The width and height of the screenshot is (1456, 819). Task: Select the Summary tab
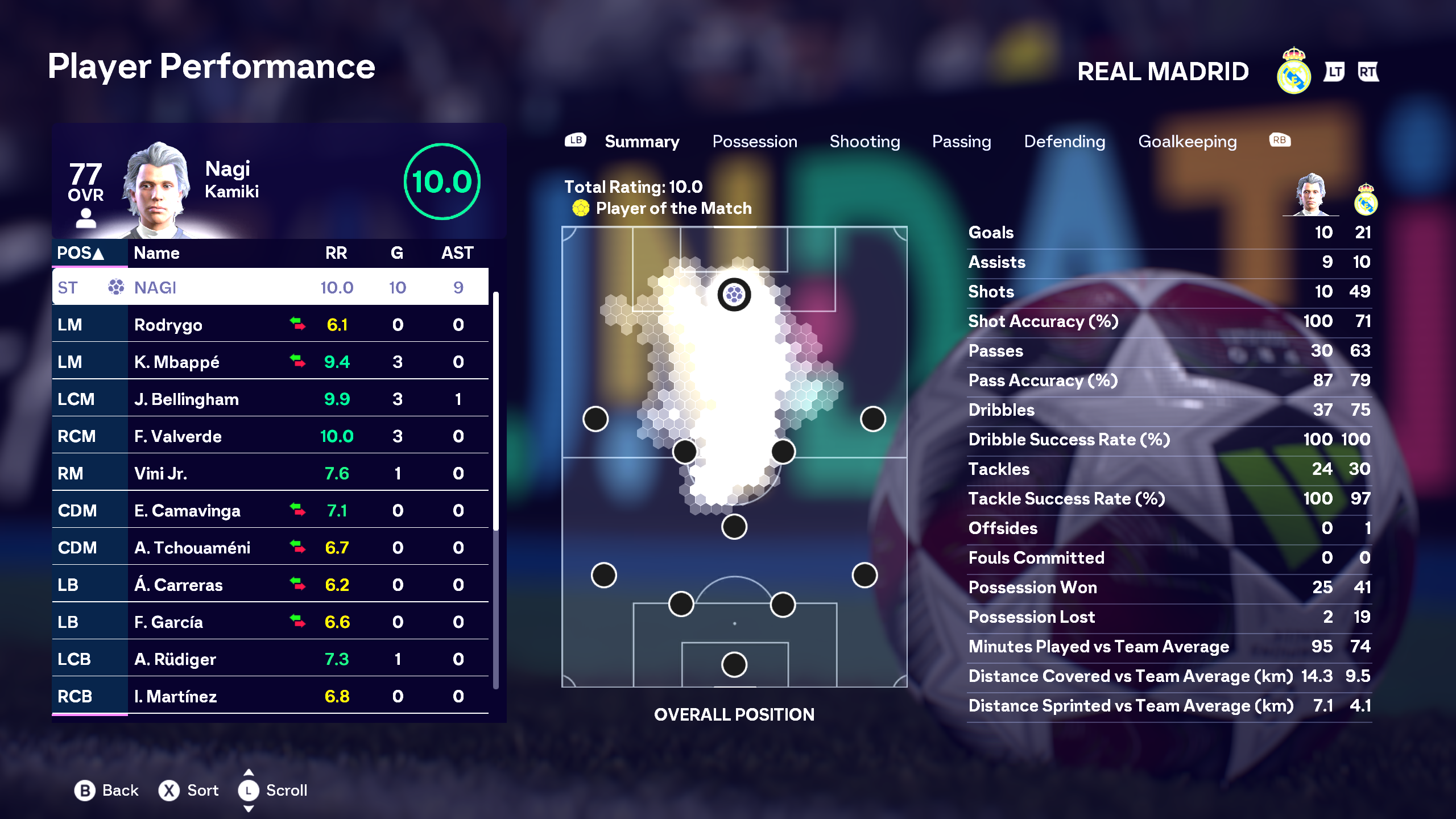642,142
